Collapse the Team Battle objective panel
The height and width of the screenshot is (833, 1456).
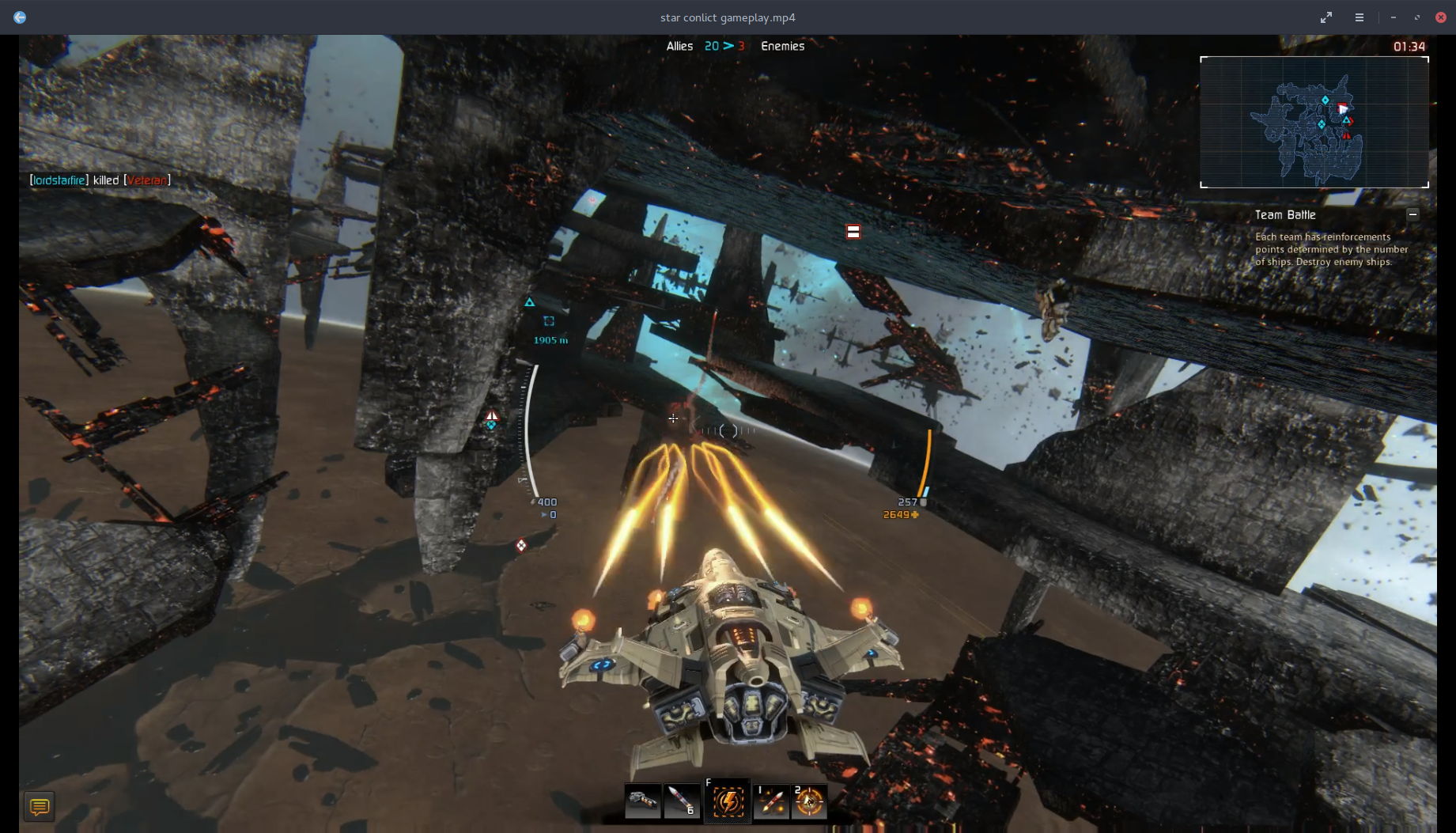click(x=1413, y=214)
